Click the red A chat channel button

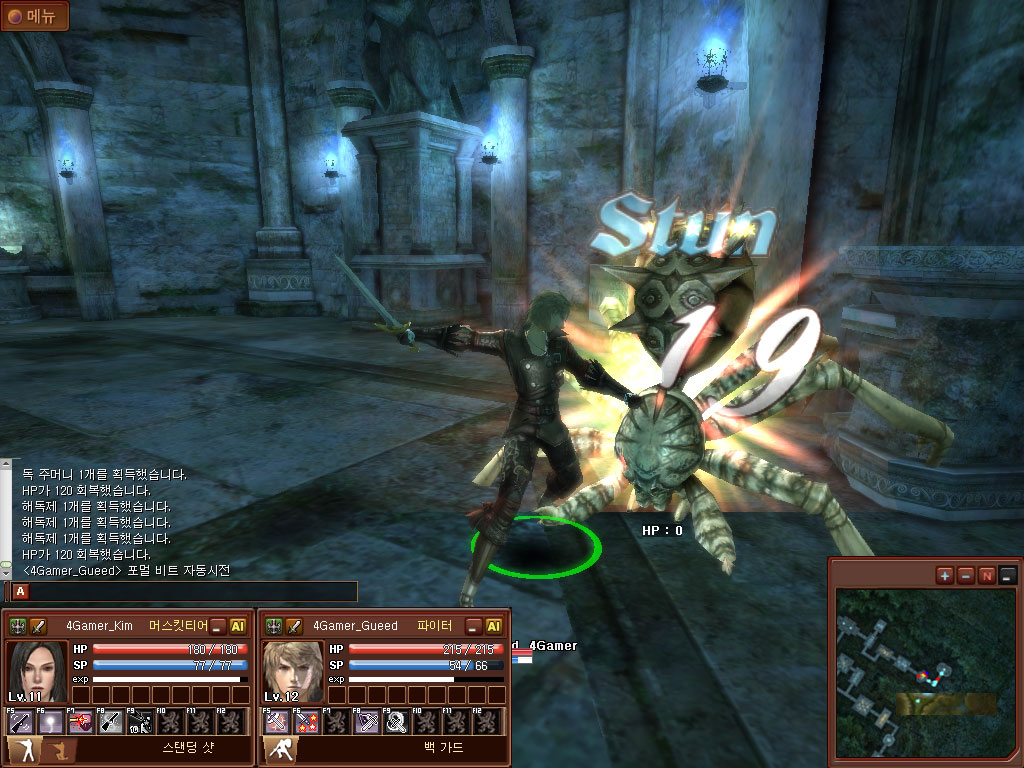pos(21,592)
